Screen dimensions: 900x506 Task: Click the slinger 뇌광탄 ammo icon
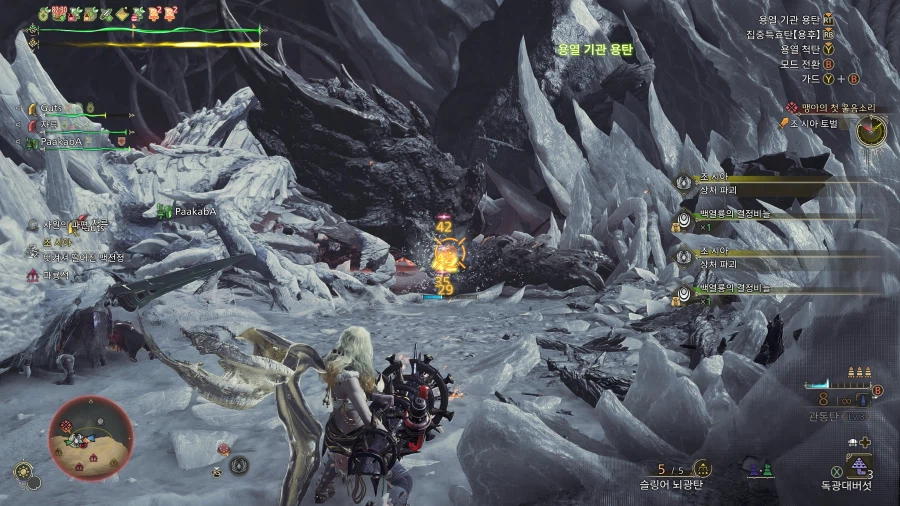tap(702, 468)
